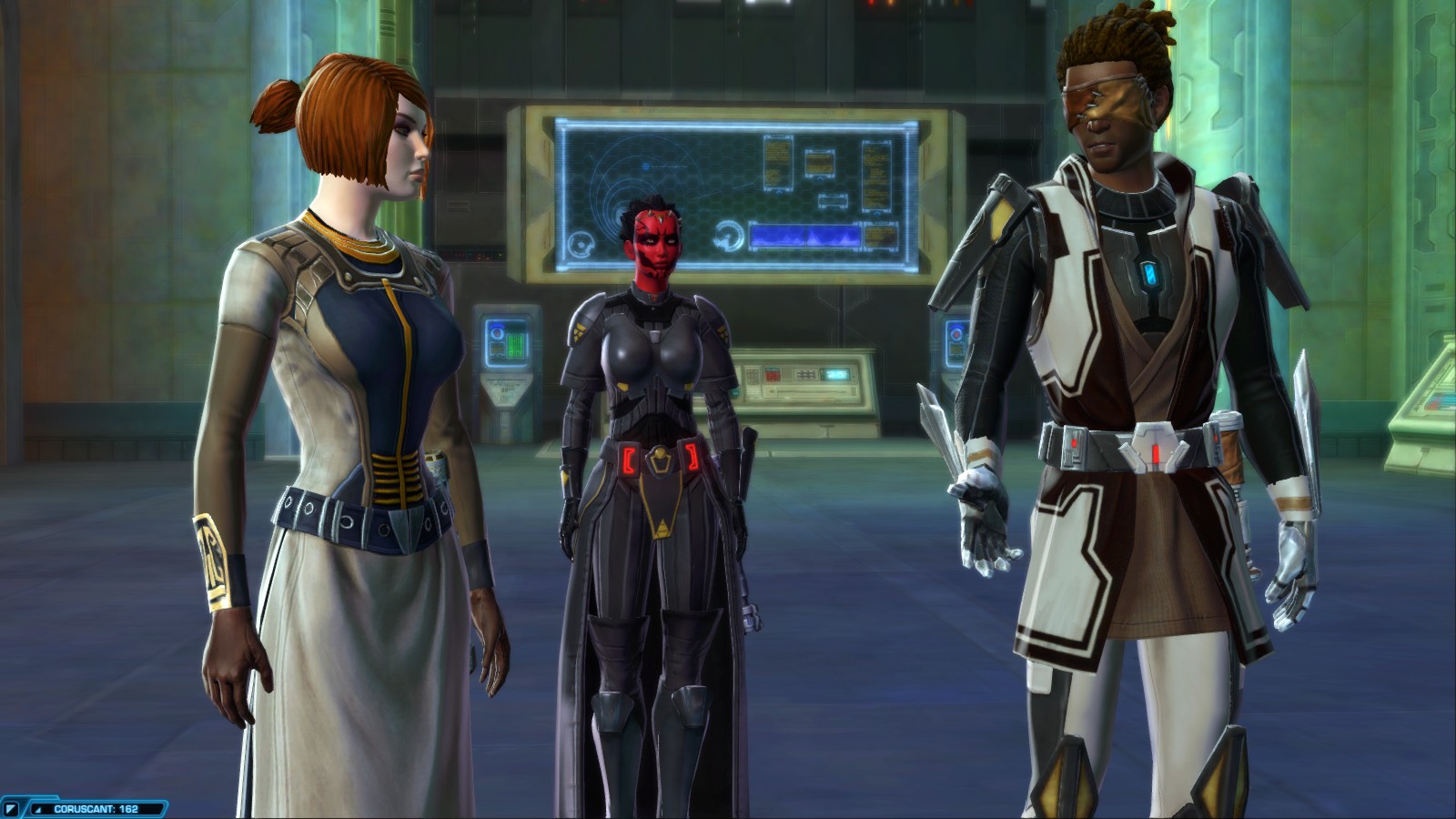Image resolution: width=1456 pixels, height=819 pixels.
Task: Open the Coruscant: 162 chat channel dropdown
Action: pos(96,808)
